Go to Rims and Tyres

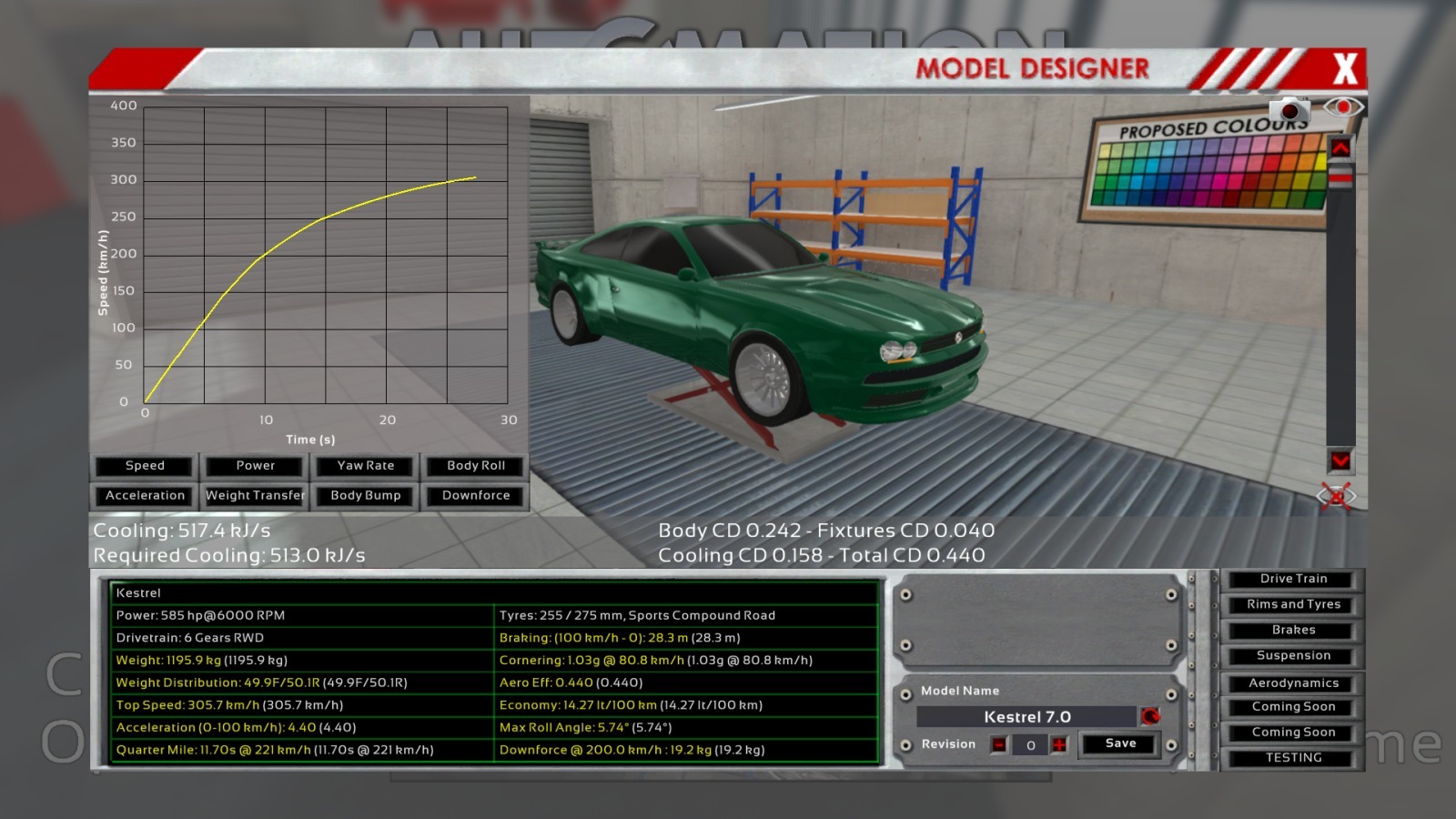coord(1293,604)
